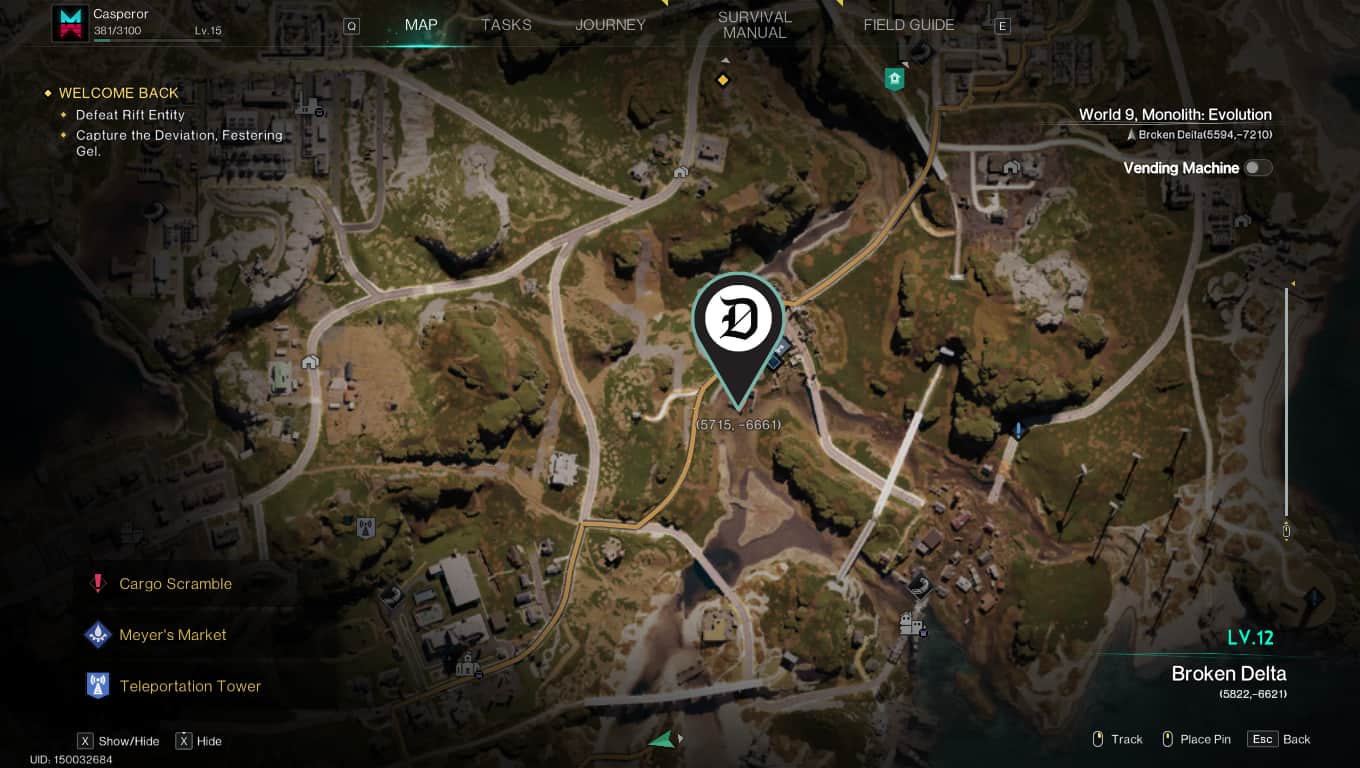Switch to the TASKS tab
The image size is (1360, 768).
(x=505, y=23)
